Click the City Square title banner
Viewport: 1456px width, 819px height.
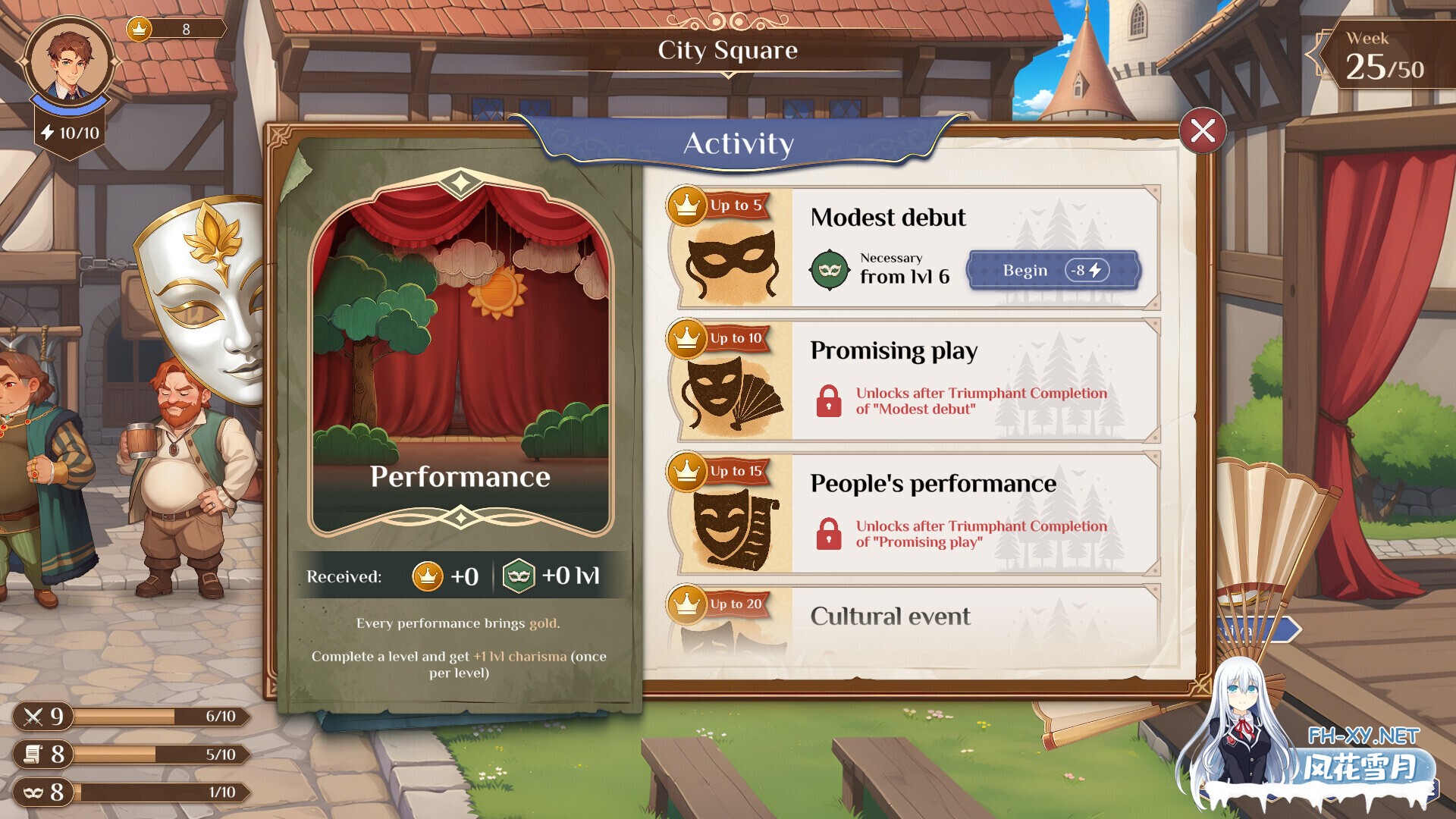click(728, 52)
